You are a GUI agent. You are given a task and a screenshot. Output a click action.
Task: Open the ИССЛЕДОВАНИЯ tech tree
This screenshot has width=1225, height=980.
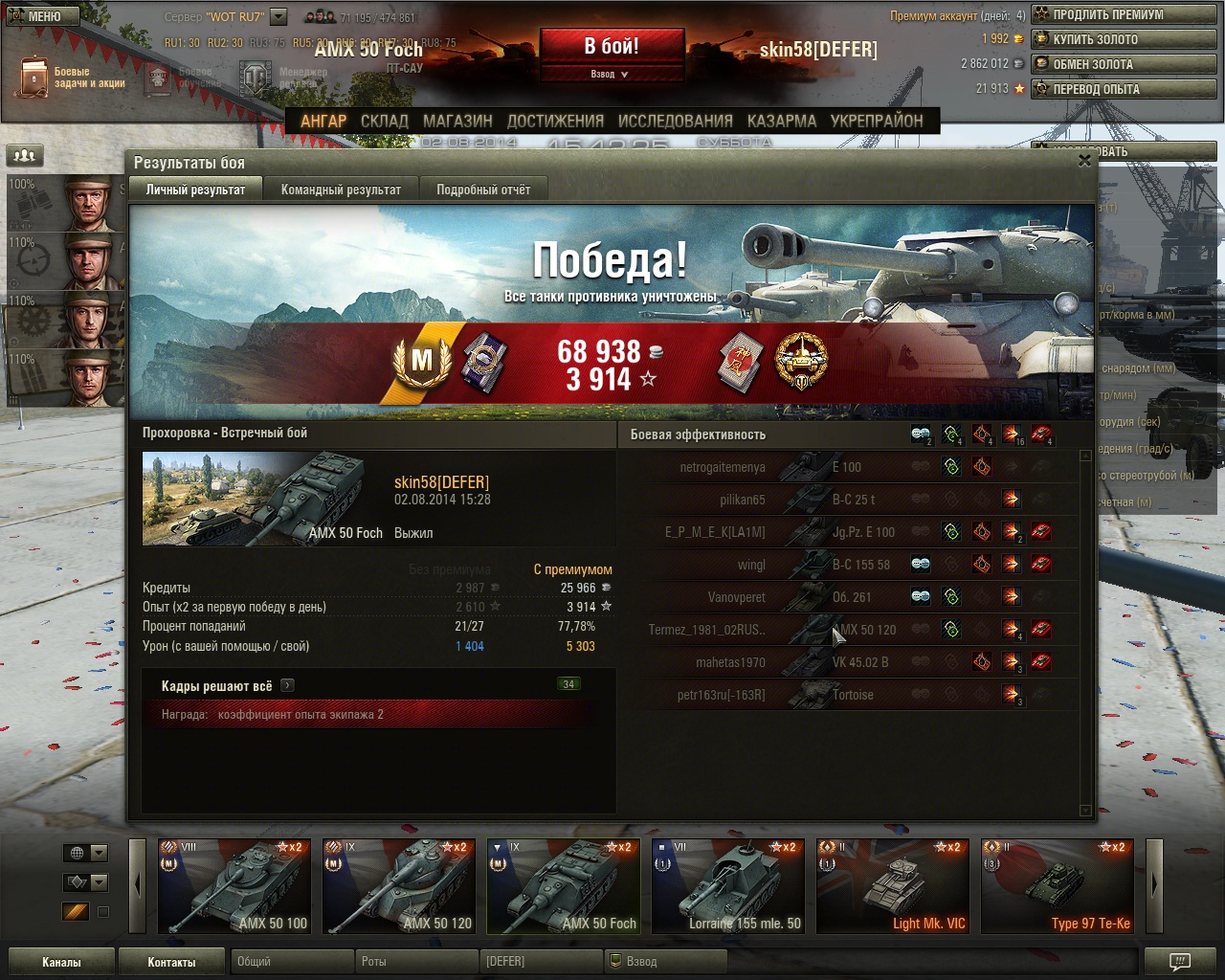675,122
